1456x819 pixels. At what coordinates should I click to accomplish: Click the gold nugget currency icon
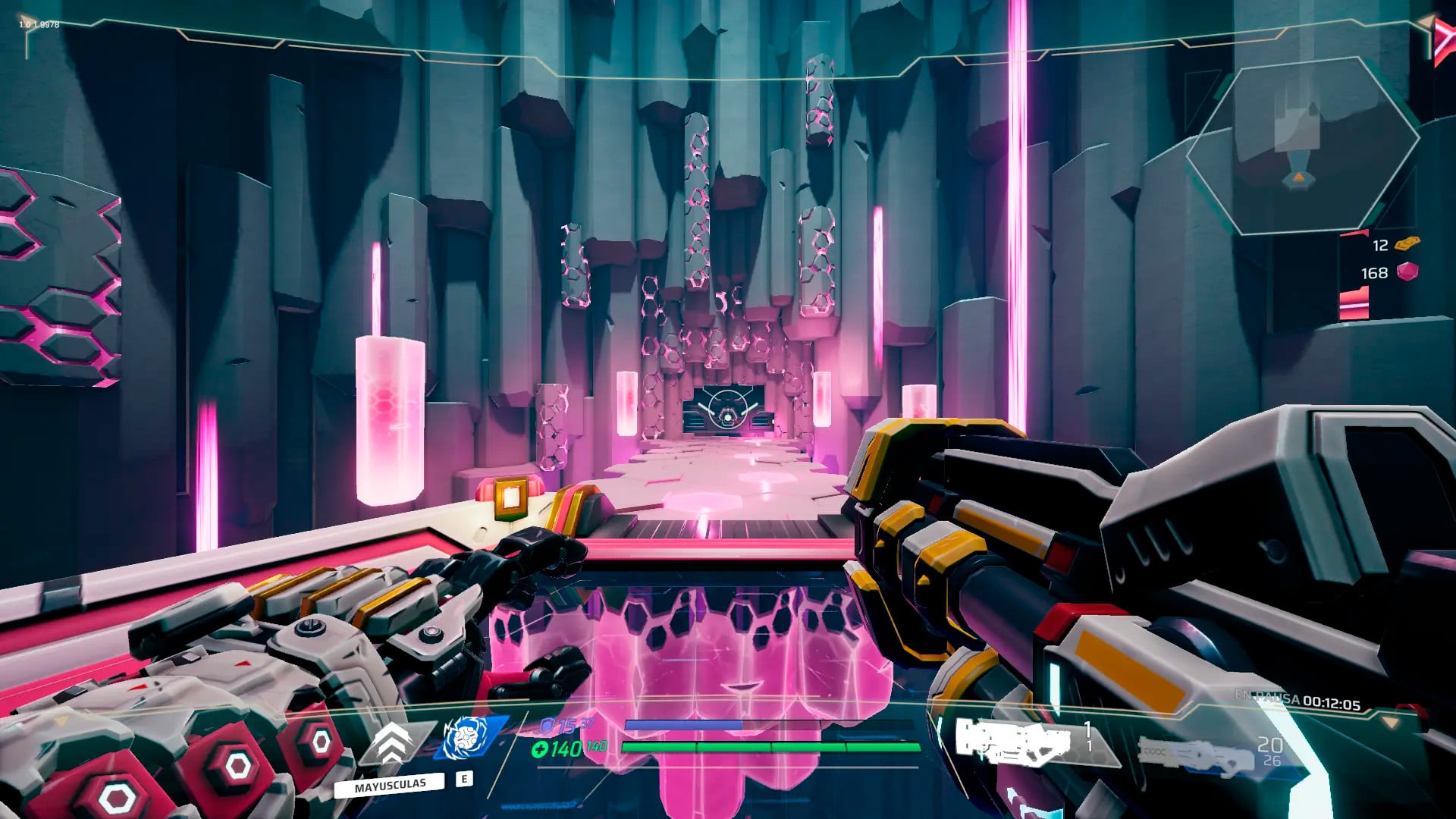1407,243
